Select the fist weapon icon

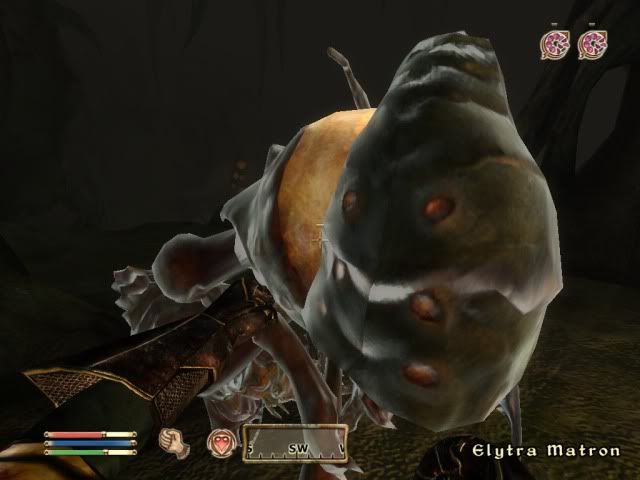(174, 441)
